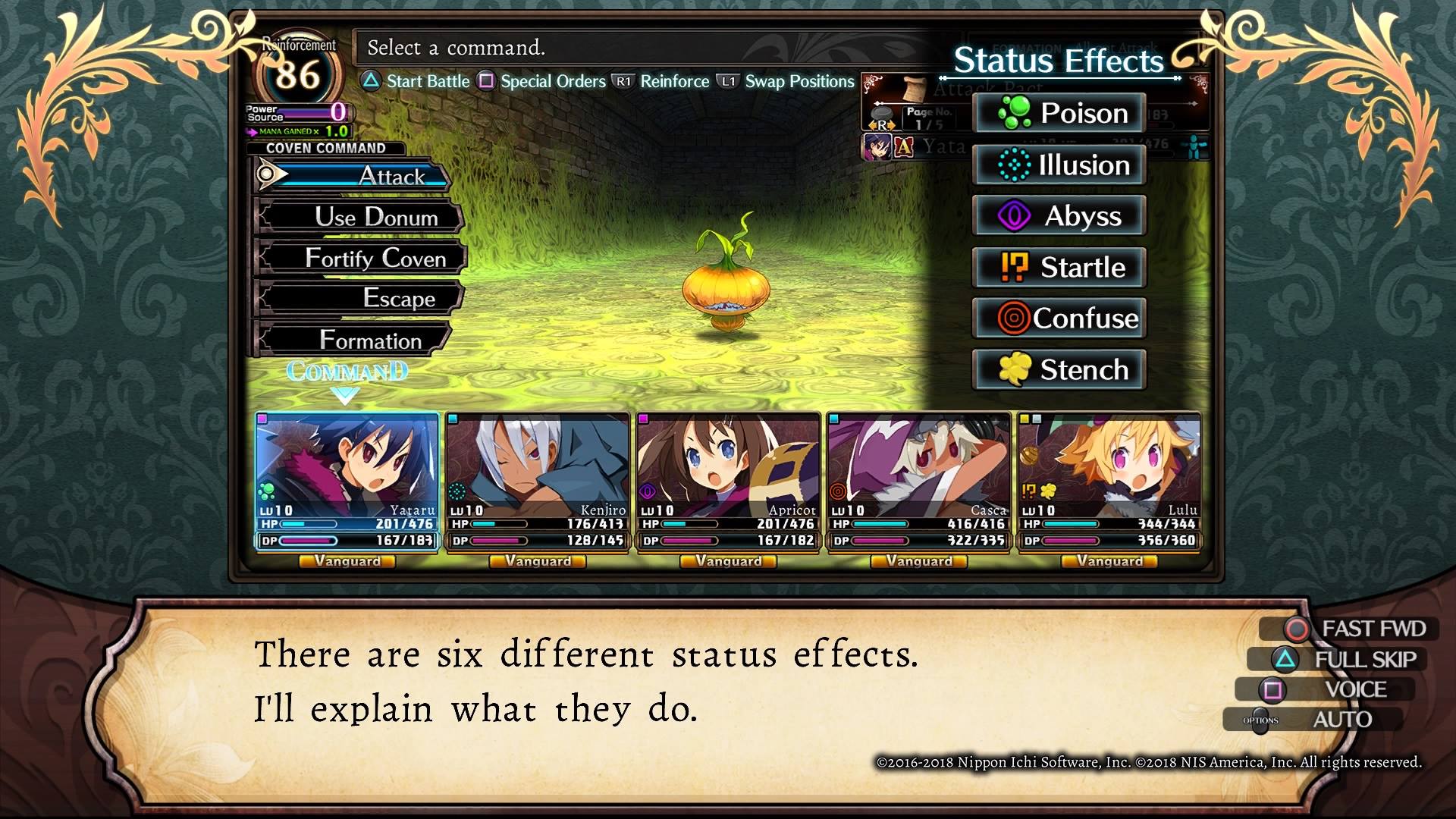Choose the Confuse status effect entry
This screenshot has height=819, width=1456.
1059,318
